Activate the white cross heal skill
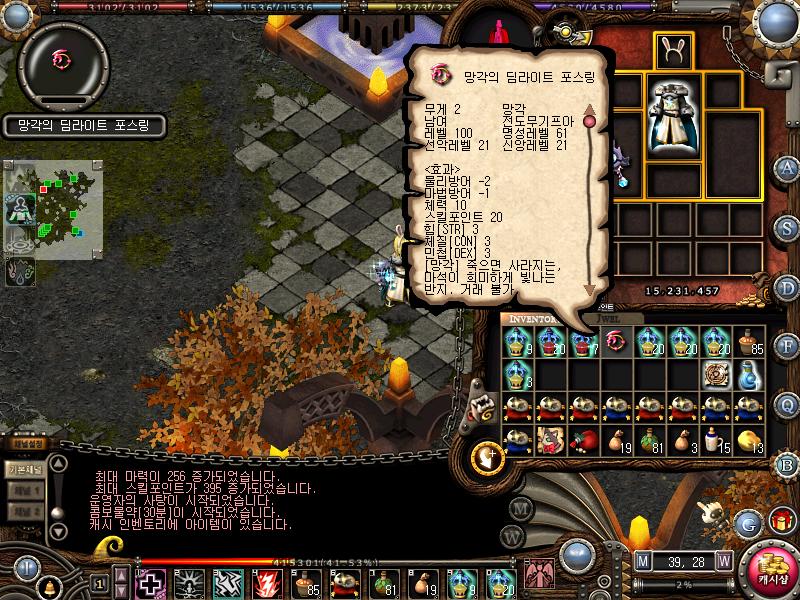This screenshot has width=800, height=600. click(x=151, y=581)
